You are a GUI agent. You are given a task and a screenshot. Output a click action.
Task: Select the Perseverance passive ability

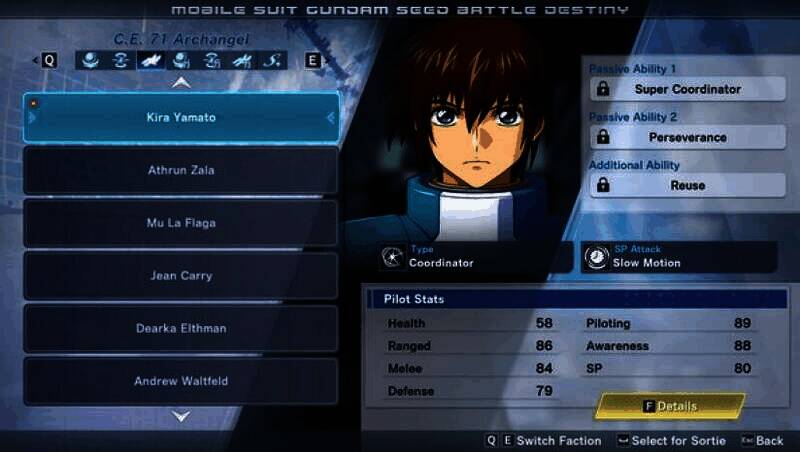pyautogui.click(x=687, y=137)
